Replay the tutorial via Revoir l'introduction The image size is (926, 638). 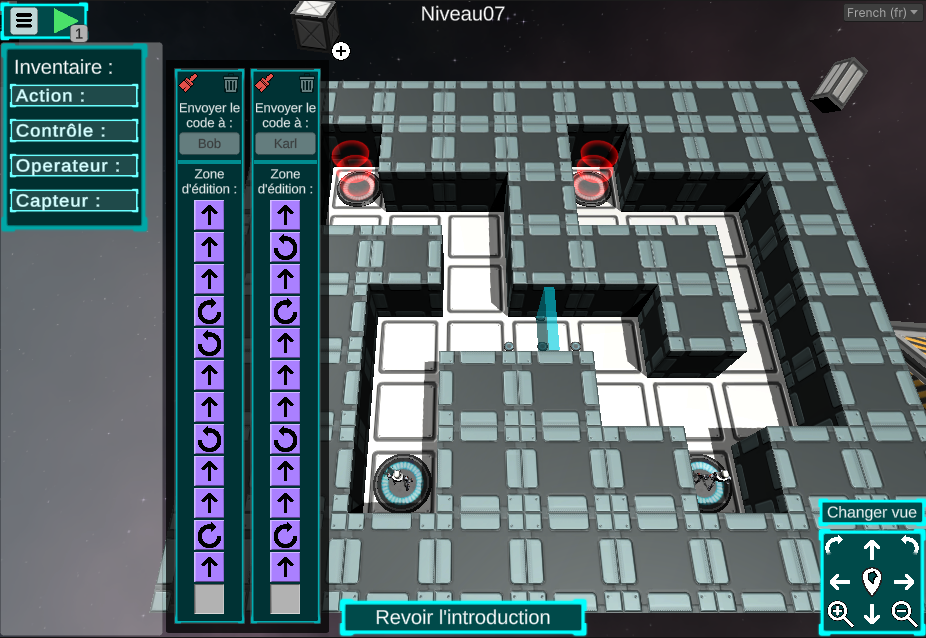[x=462, y=618]
